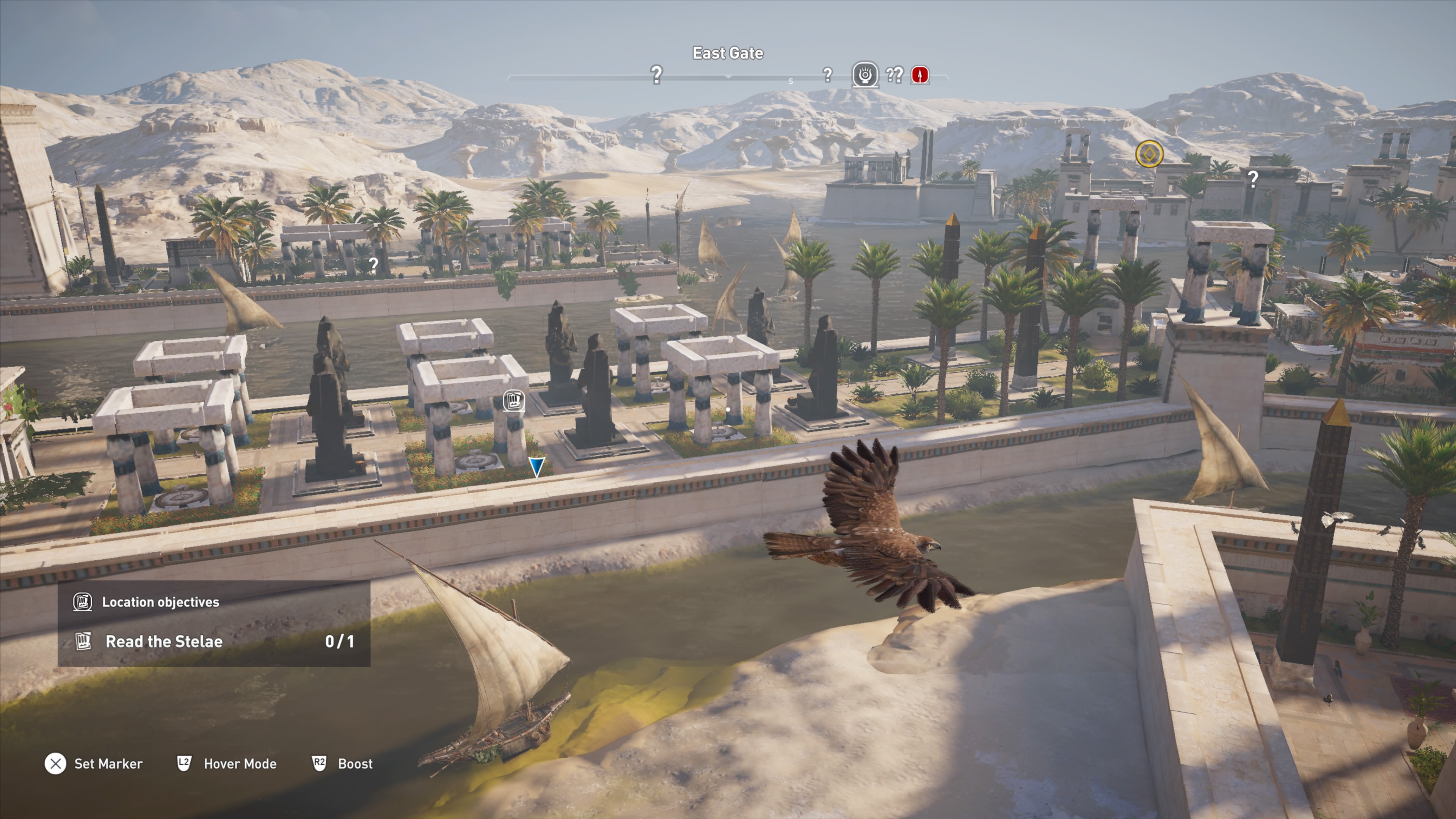1456x819 pixels.
Task: Select the double question mark on the compass
Action: (x=894, y=75)
